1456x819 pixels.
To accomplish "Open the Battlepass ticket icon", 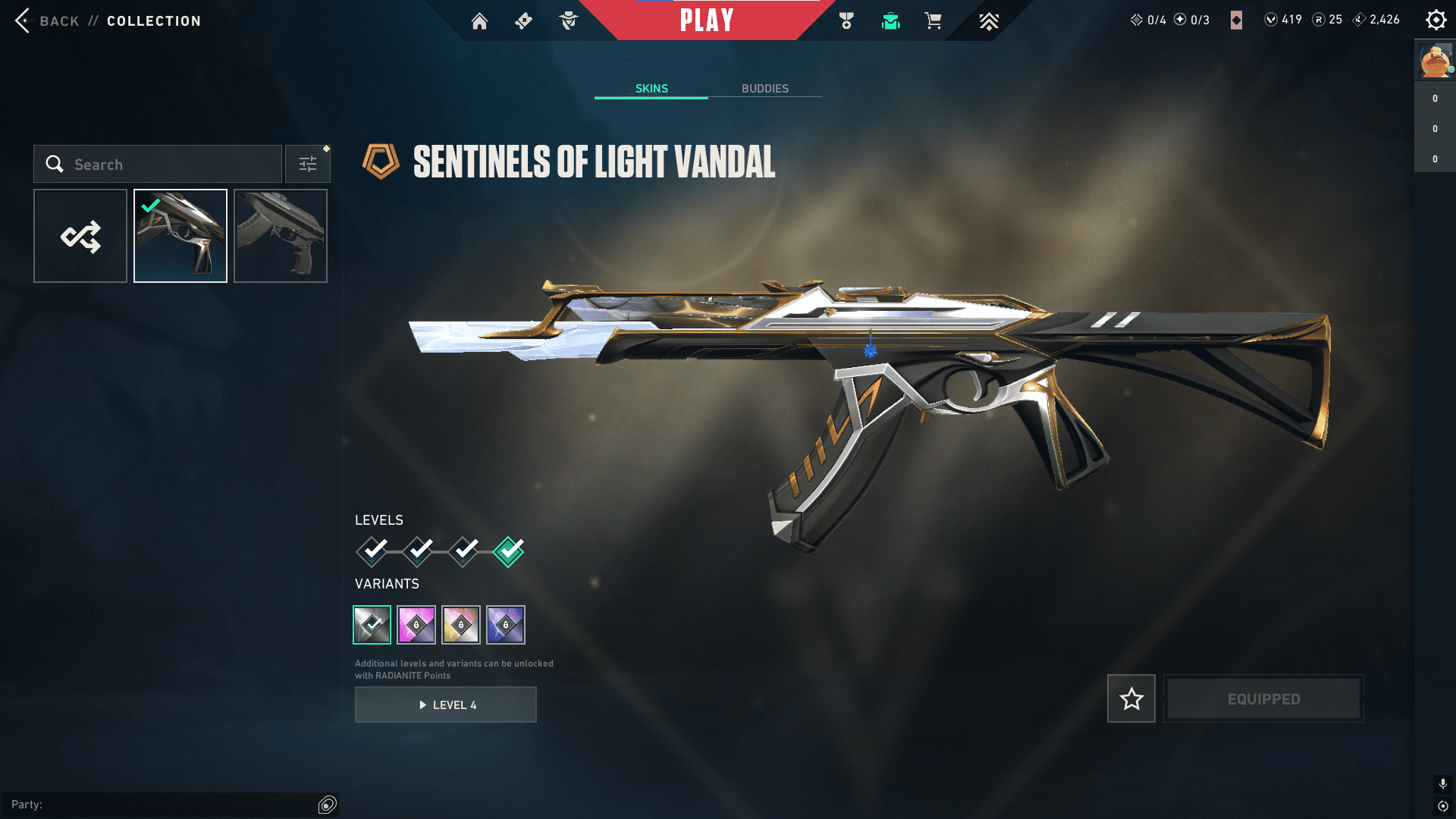I will [x=523, y=21].
